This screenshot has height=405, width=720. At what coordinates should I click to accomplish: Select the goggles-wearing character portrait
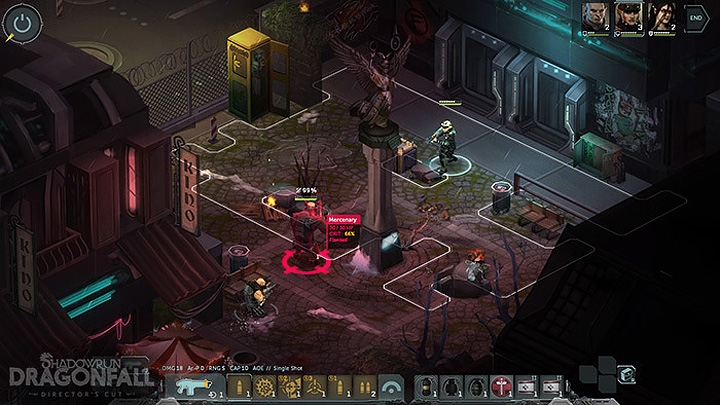630,17
